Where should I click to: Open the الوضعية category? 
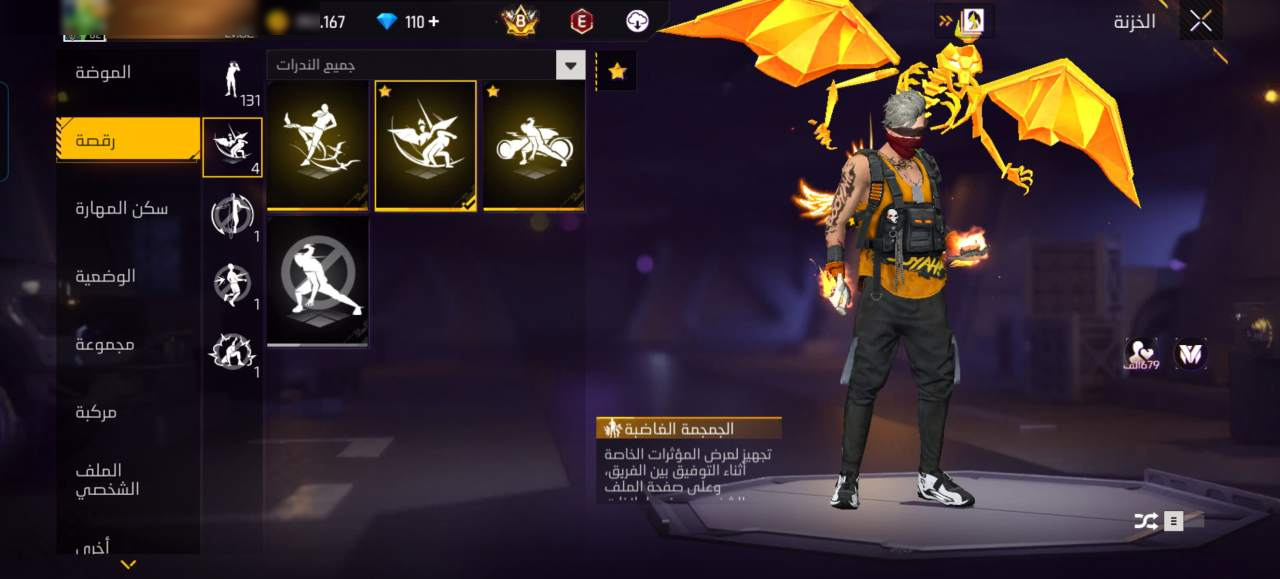pyautogui.click(x=105, y=276)
